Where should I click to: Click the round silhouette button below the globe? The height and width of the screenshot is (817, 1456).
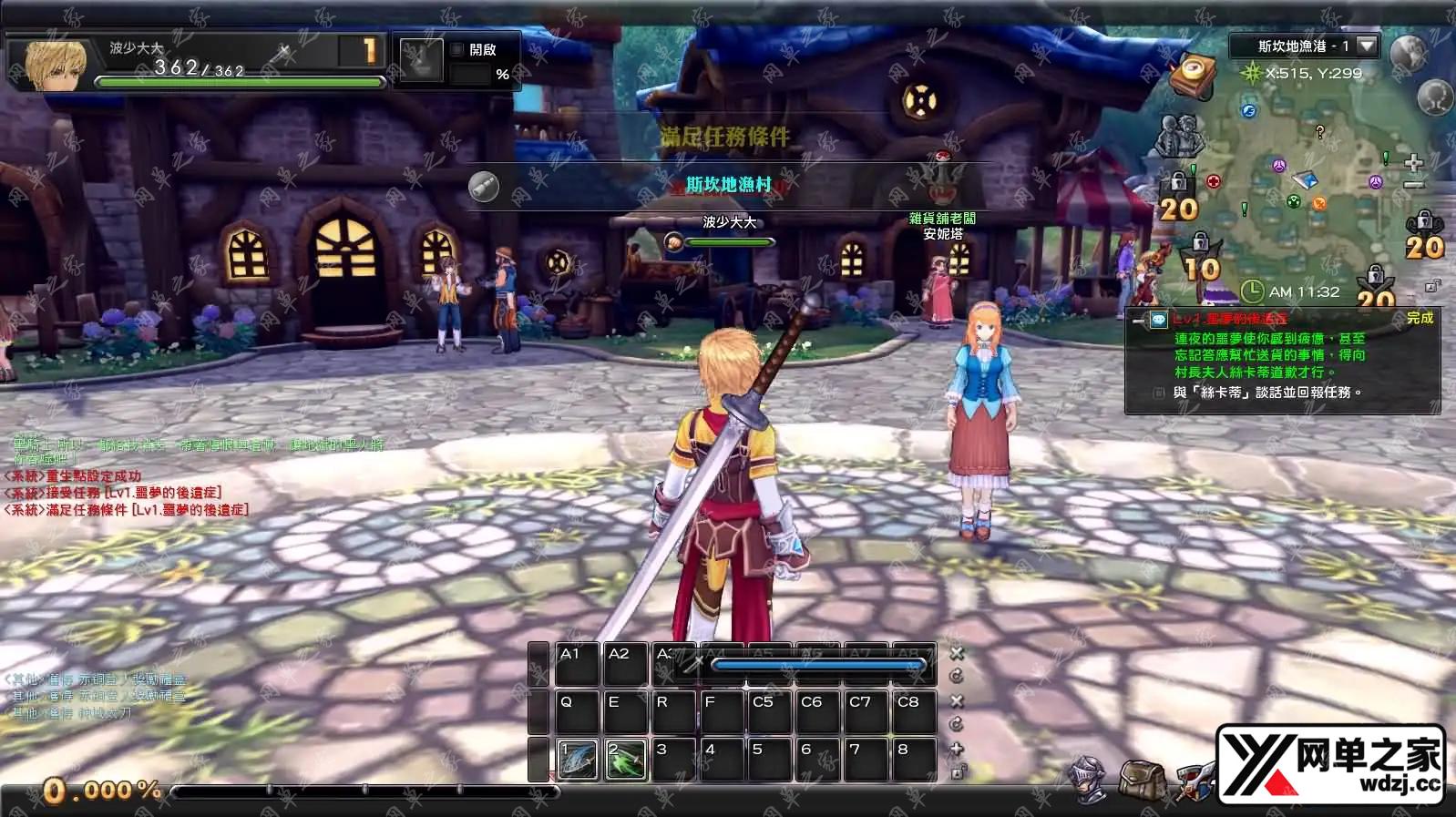tap(1435, 97)
